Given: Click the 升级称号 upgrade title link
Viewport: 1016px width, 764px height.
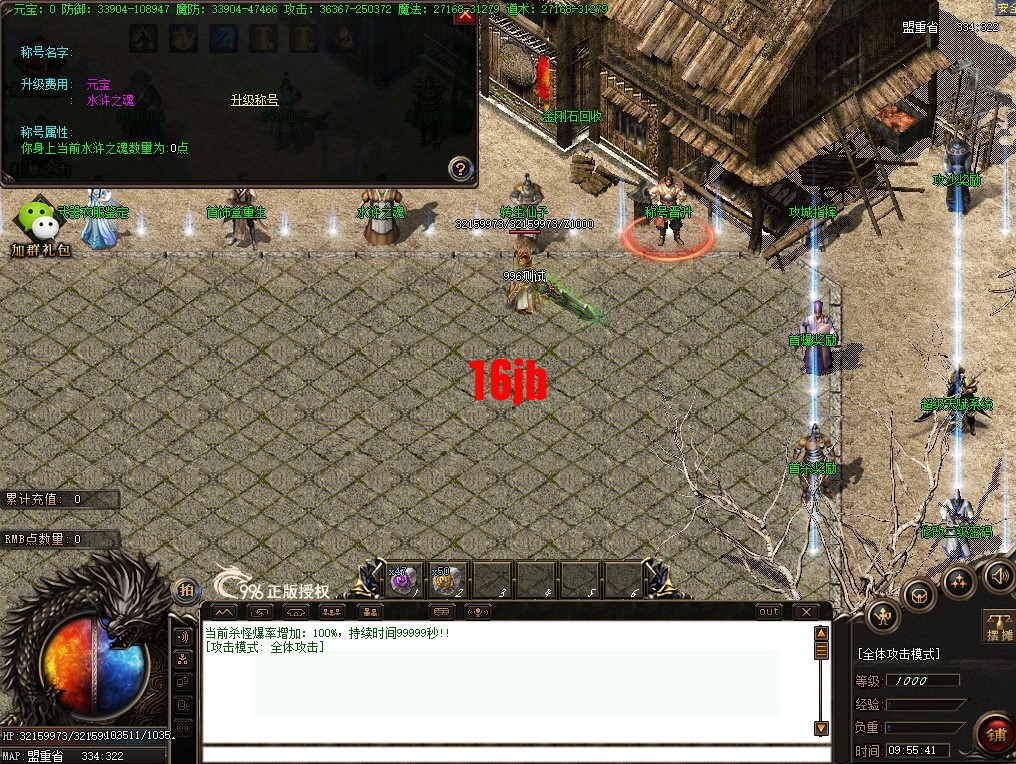Looking at the screenshot, I should (254, 100).
